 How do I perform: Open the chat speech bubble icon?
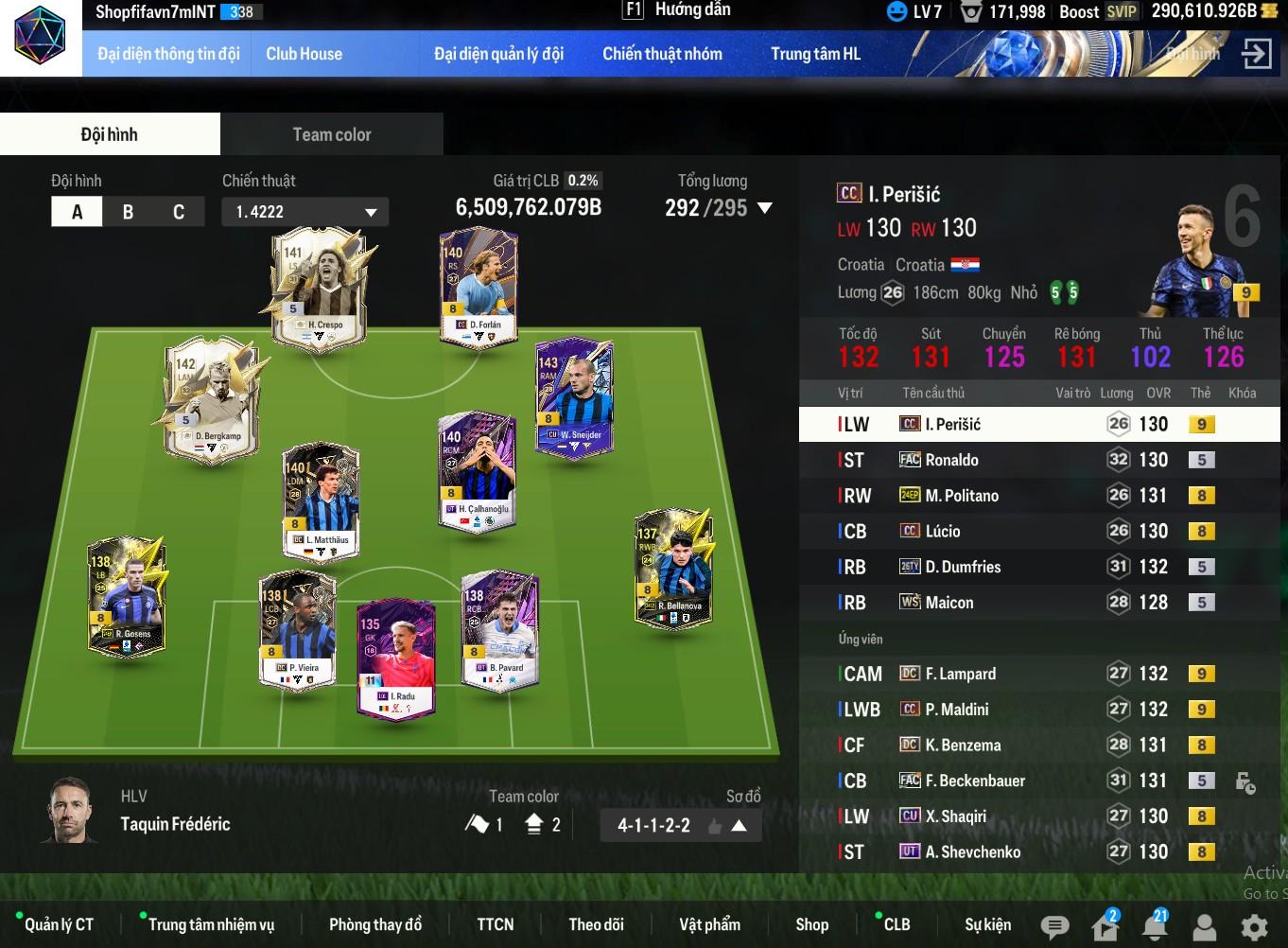tap(1054, 926)
